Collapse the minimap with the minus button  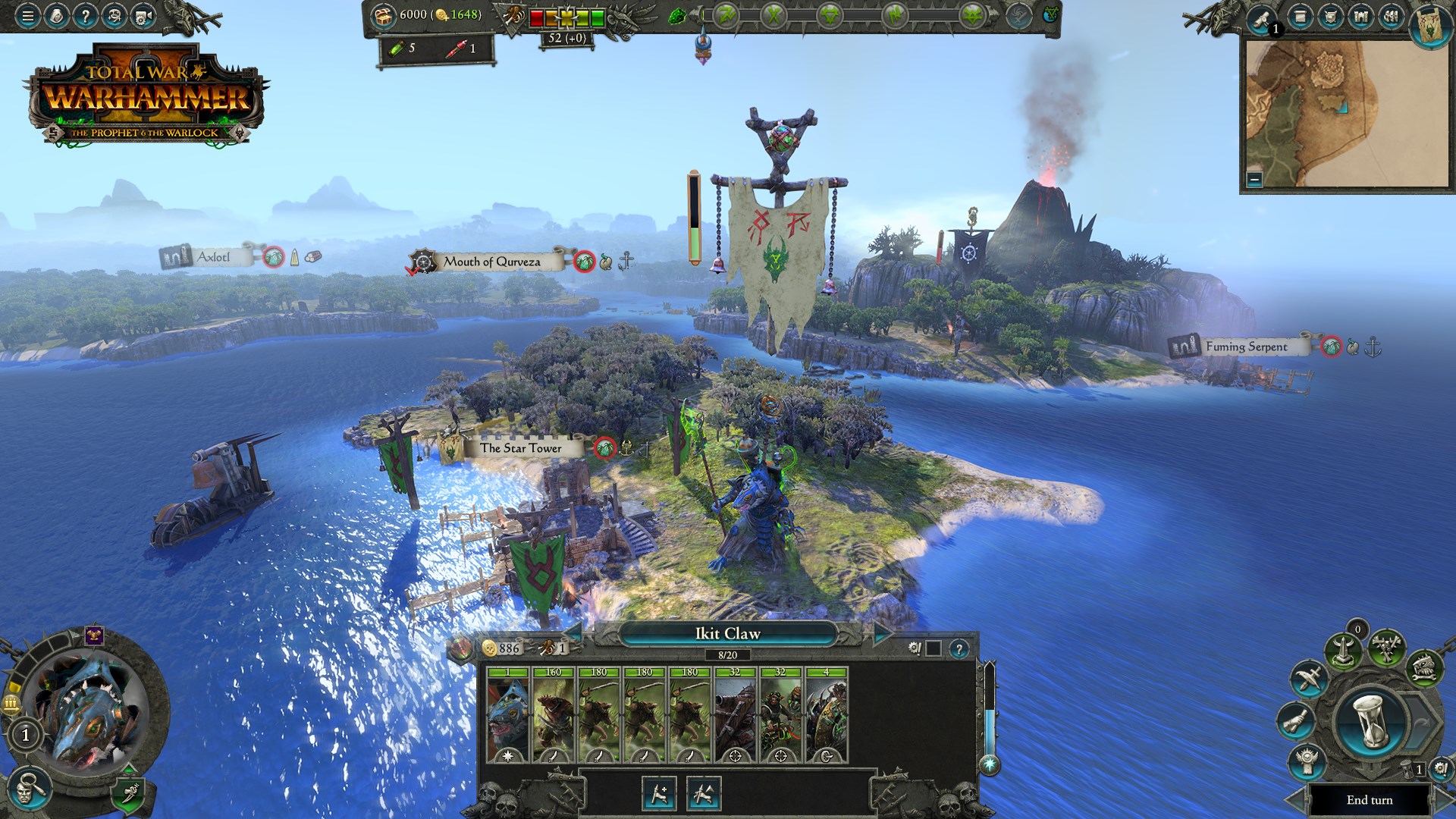(1254, 180)
